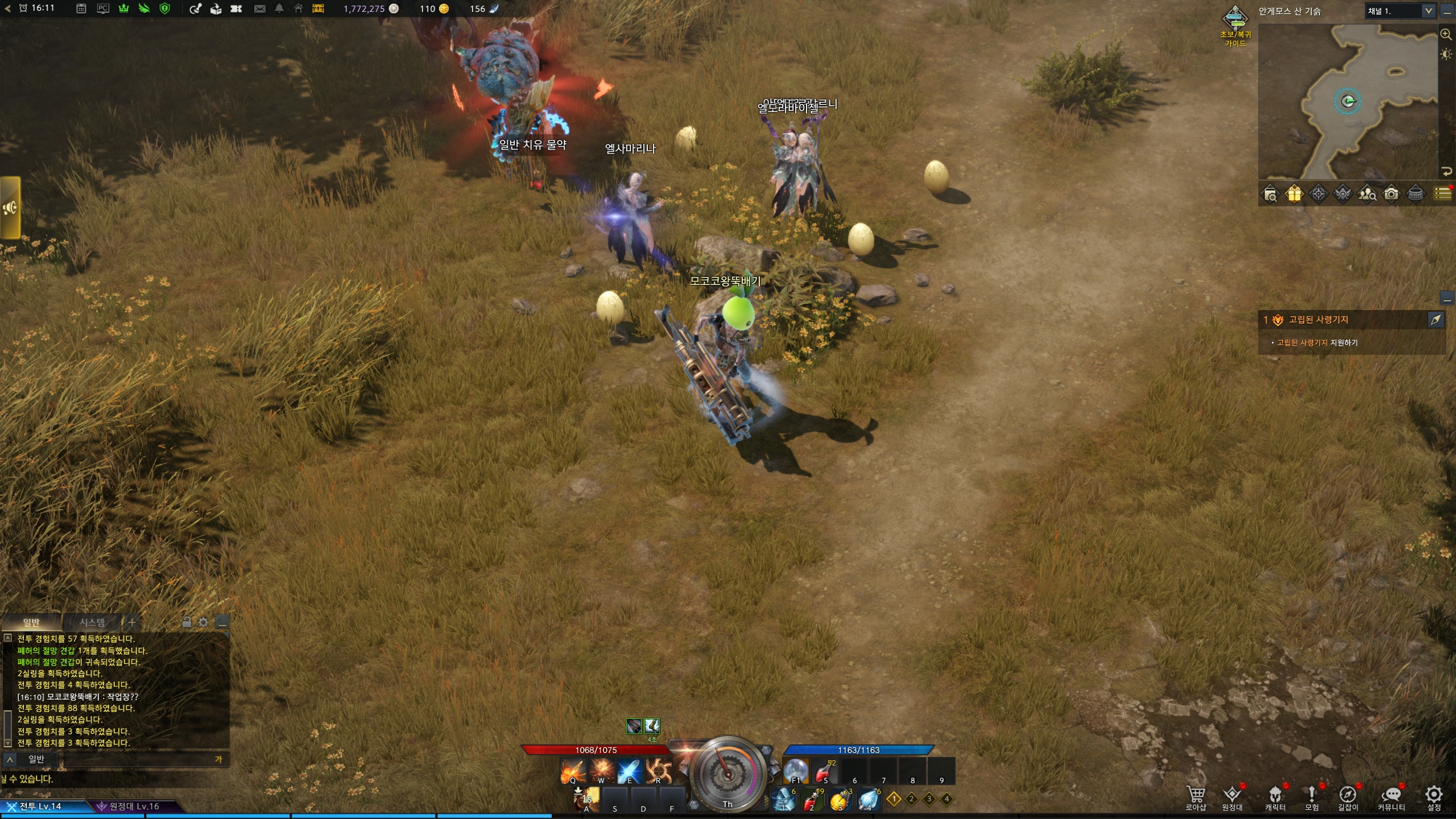Zoom in the minimap with magnifier button
Viewport: 1456px width, 819px height.
(1446, 34)
